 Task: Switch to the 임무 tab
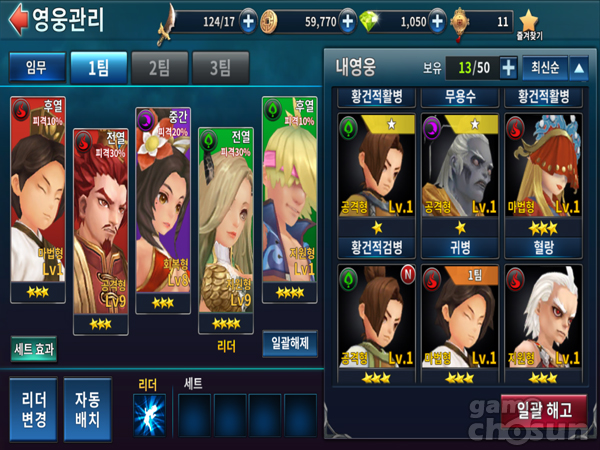(35, 68)
